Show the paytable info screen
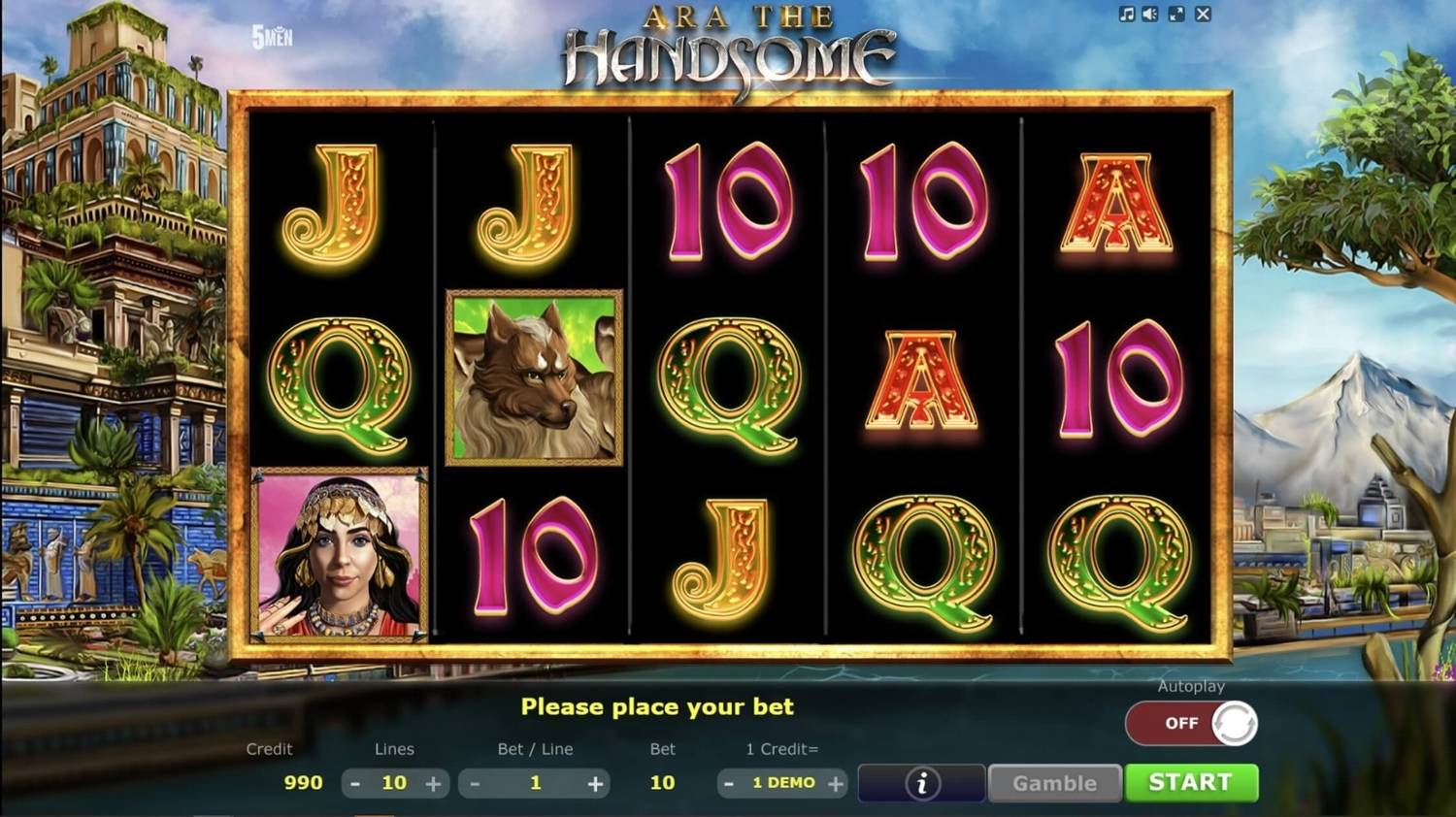 921,783
